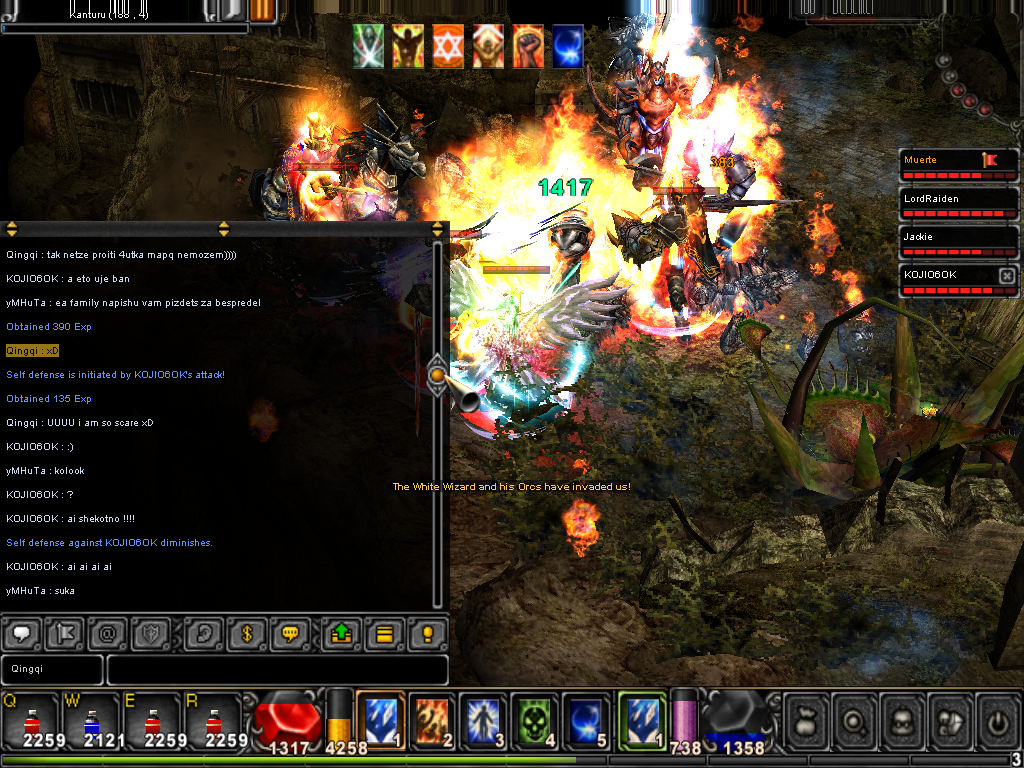
Task: Toggle the dollar sign chat filter
Action: pos(245,634)
